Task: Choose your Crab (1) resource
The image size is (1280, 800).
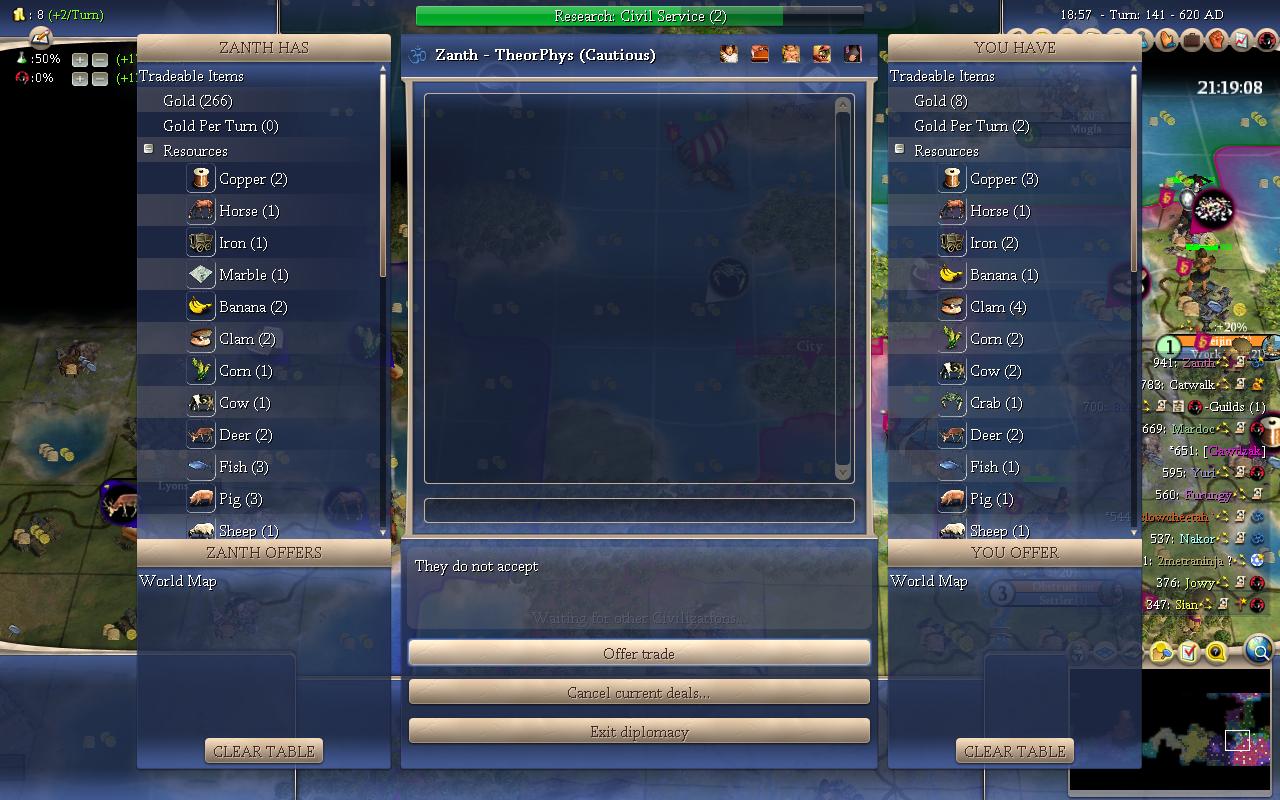Action: (996, 403)
